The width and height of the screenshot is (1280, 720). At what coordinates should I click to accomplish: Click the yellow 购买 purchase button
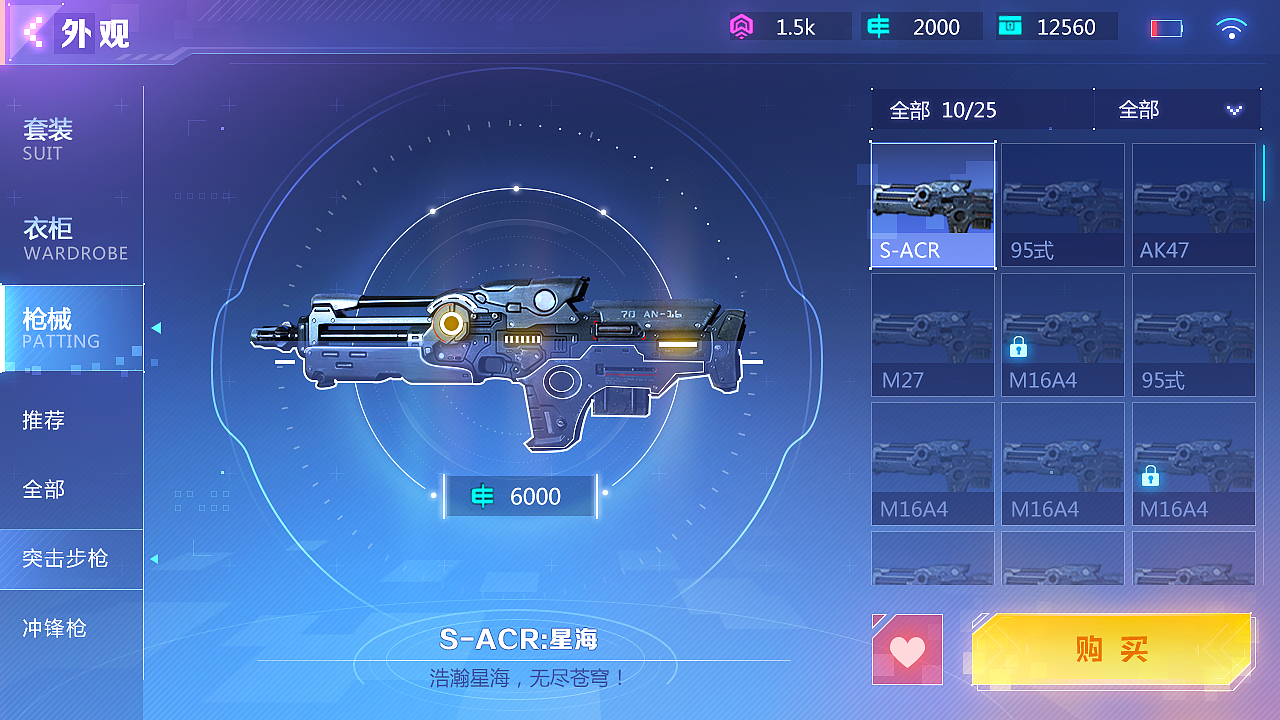coord(1111,650)
